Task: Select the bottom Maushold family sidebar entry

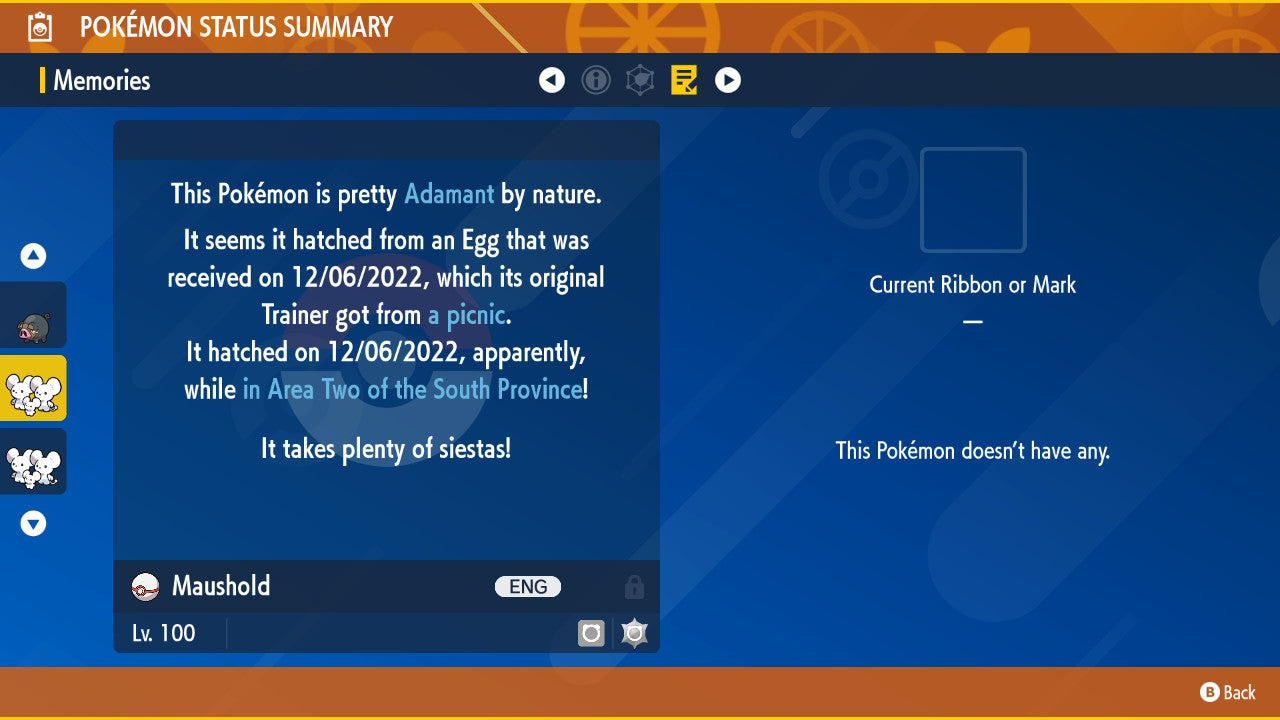Action: click(33, 462)
